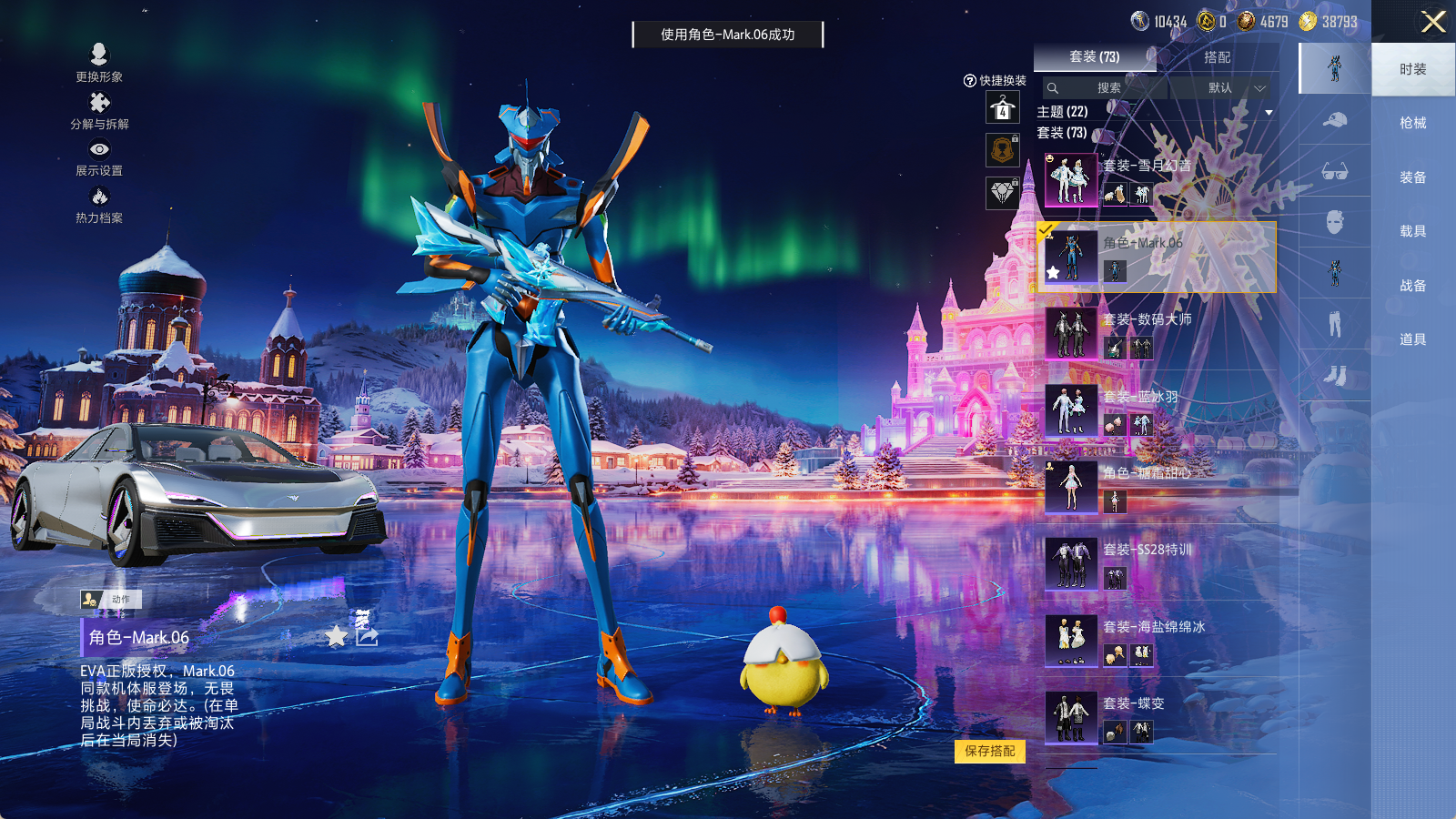The width and height of the screenshot is (1456, 819).
Task: Choose the 套装-海盐绵绵冰 outfit
Action: [x=1156, y=641]
